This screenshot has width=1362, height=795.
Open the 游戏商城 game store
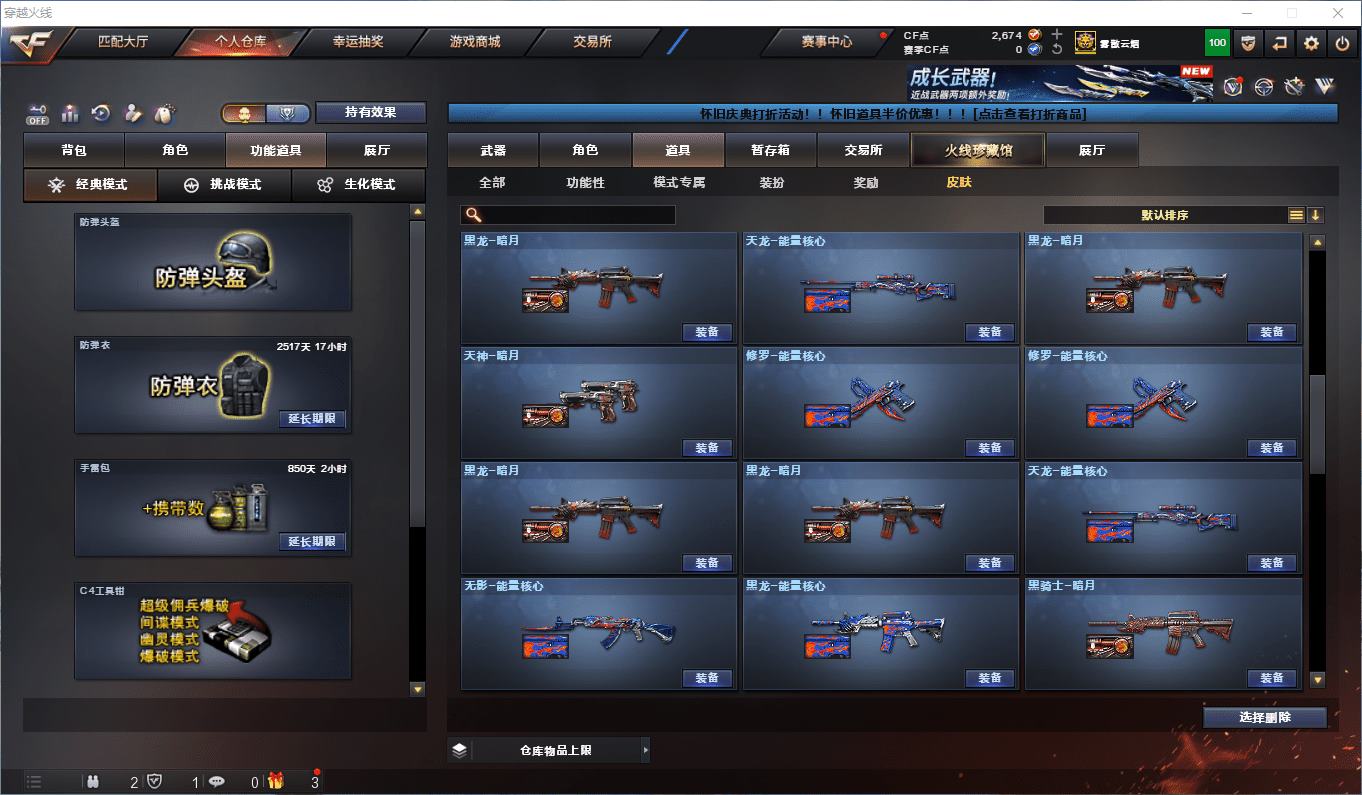pos(474,42)
